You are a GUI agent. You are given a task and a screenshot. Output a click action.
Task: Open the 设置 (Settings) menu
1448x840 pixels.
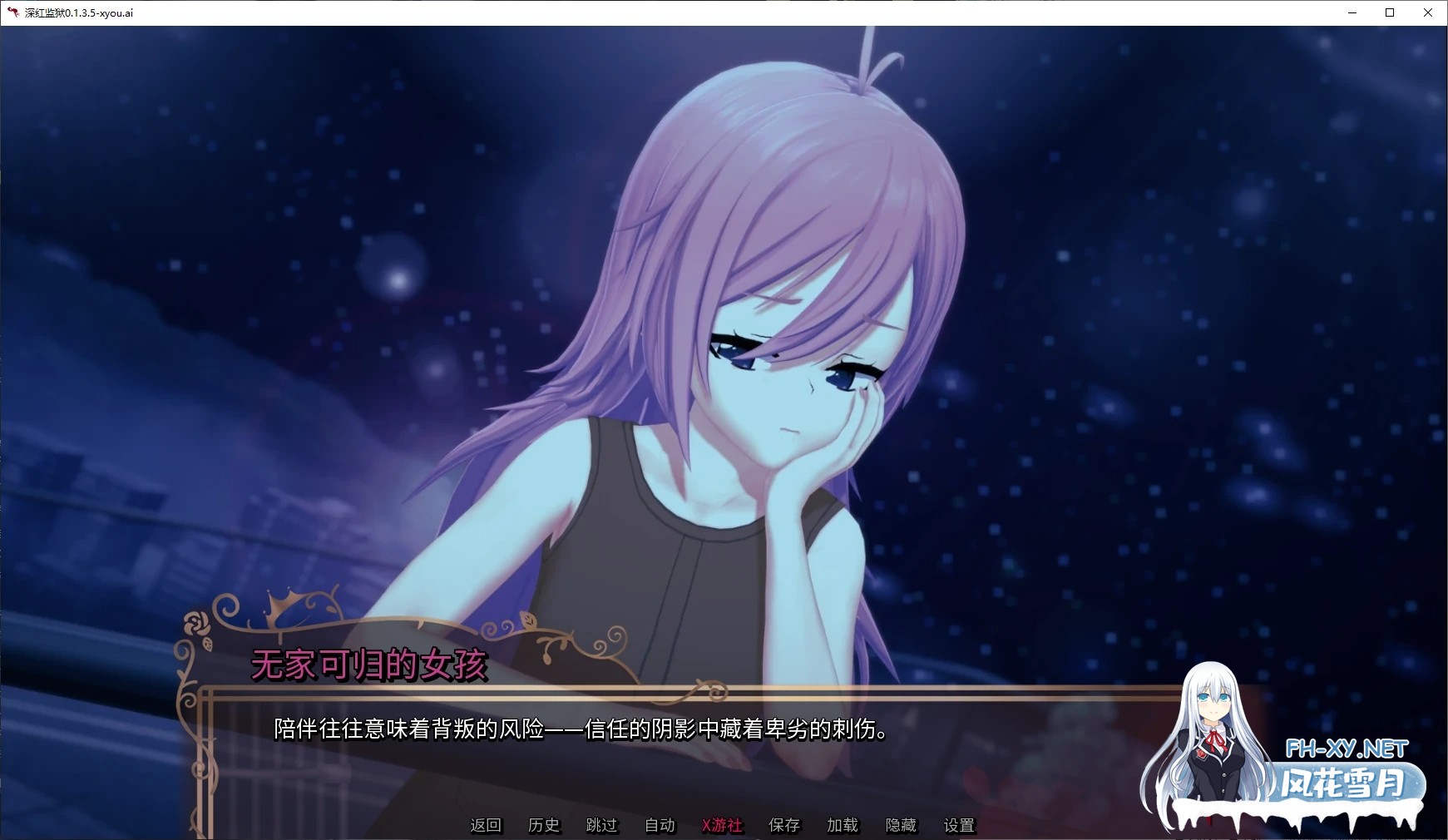coord(958,825)
